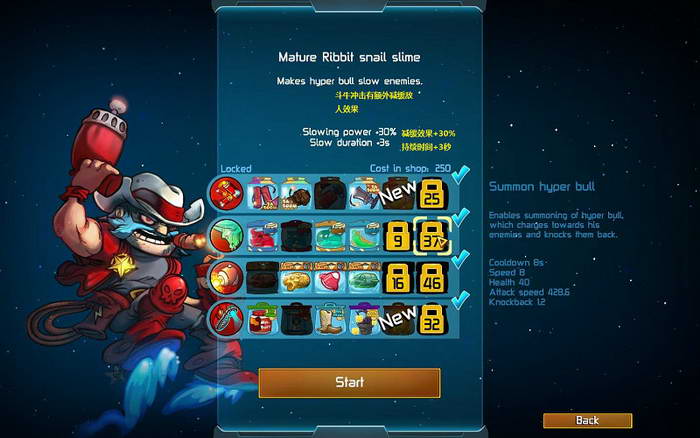This screenshot has height=438, width=700.
Task: Toggle the checkmark beside the lasso row
Action: point(461,302)
